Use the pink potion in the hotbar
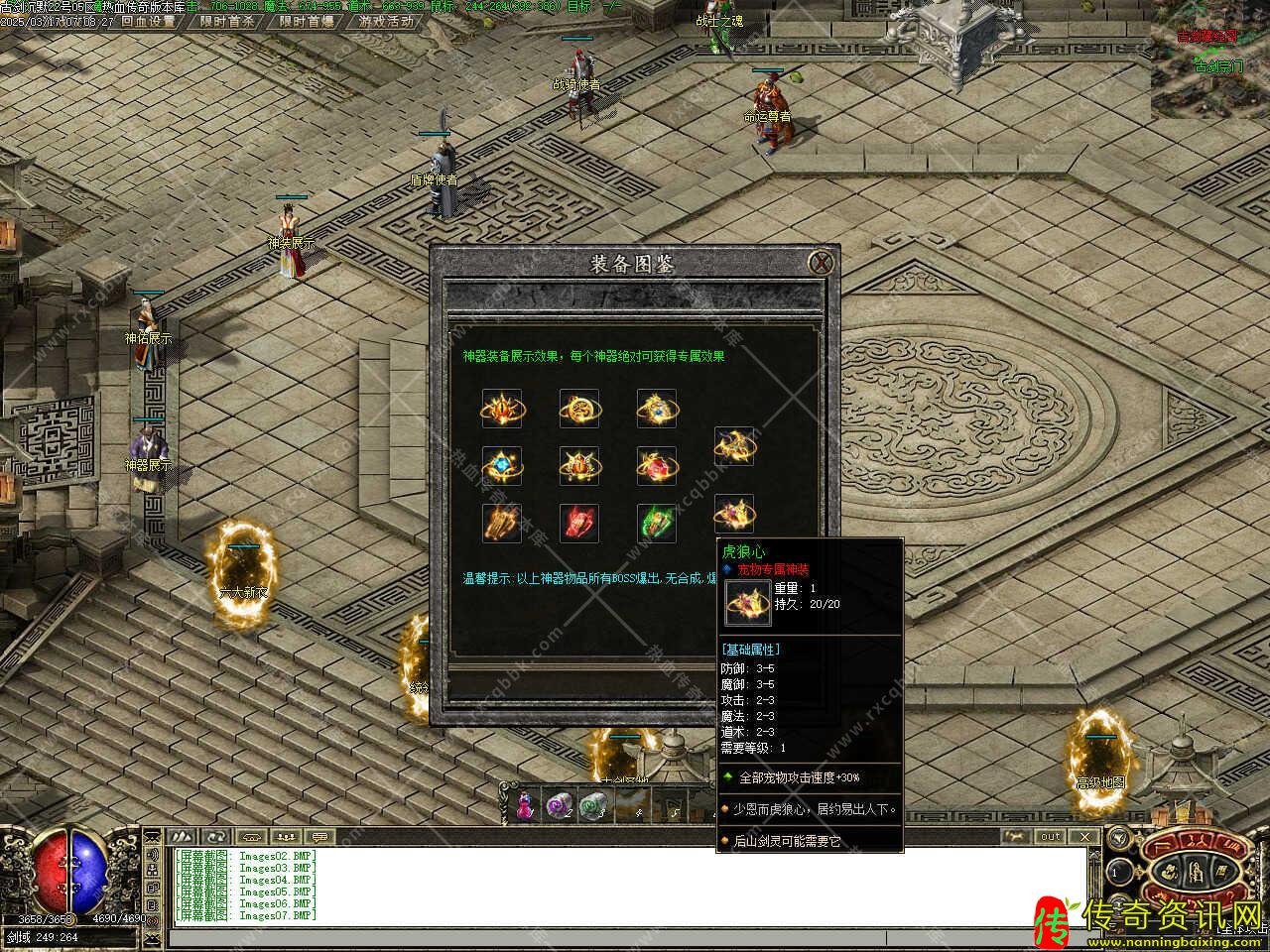The width and height of the screenshot is (1270, 952). [522, 804]
